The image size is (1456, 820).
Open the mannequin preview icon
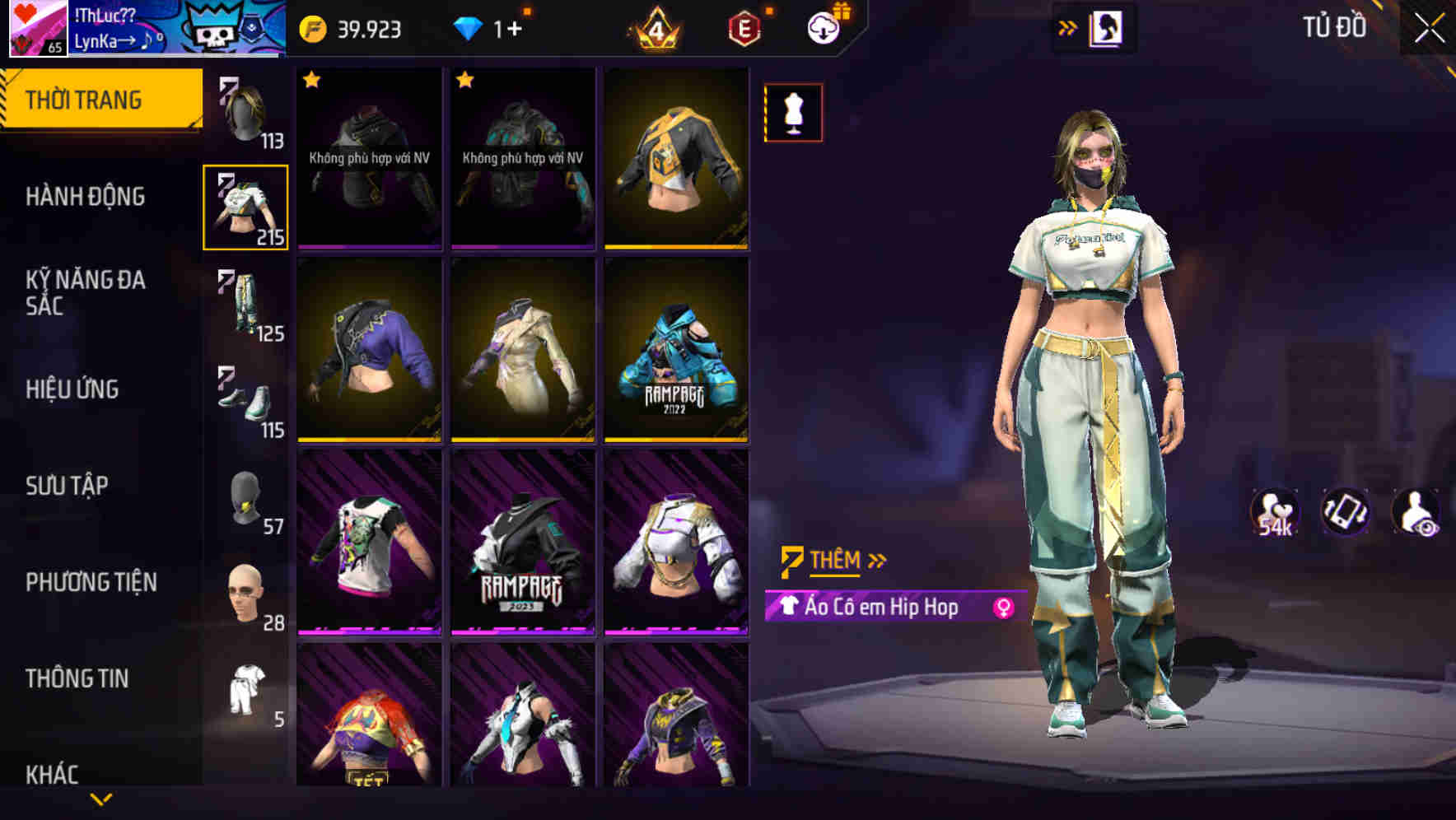pyautogui.click(x=792, y=112)
